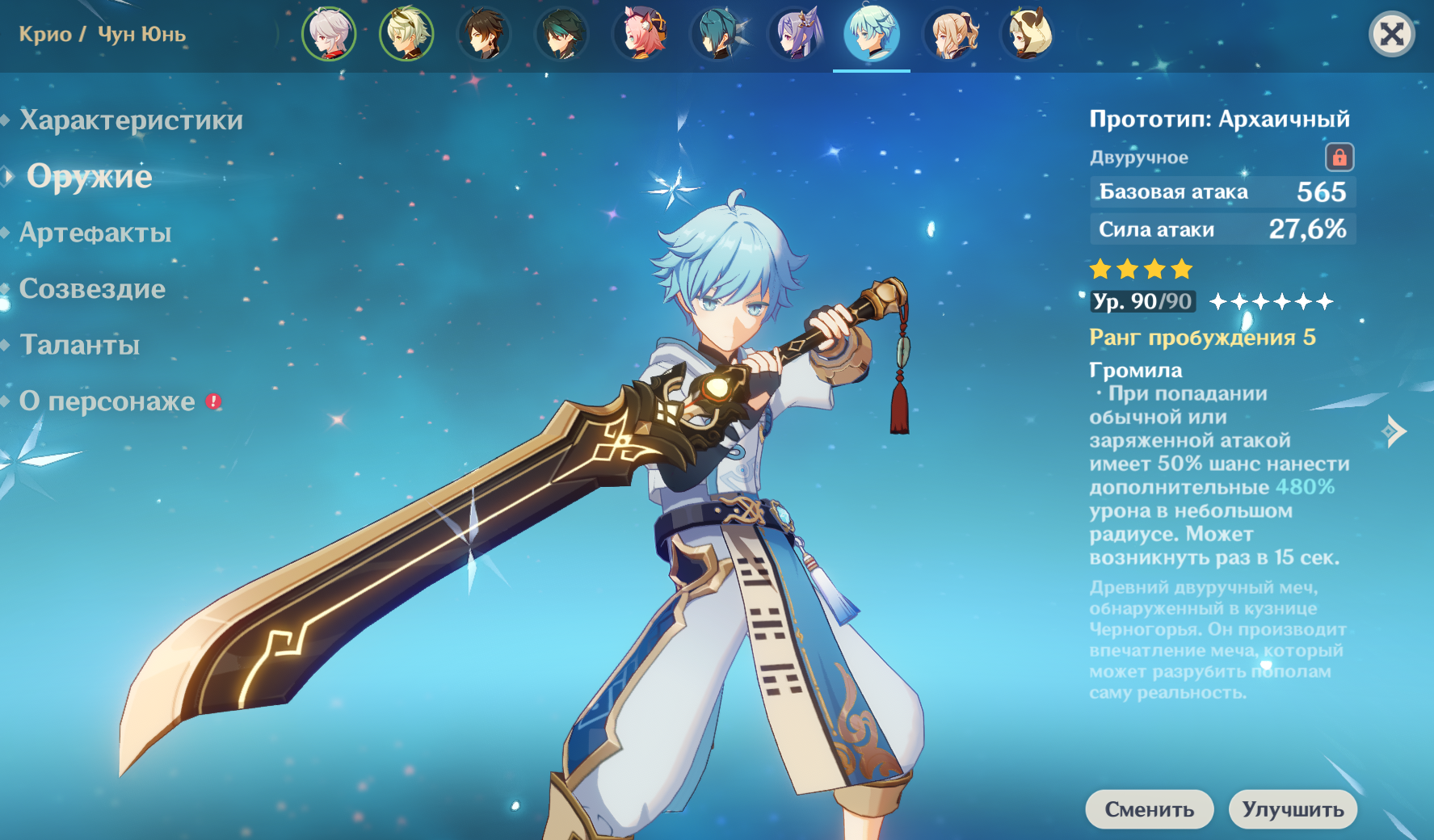Choose Sayu's hooded portrait
Image resolution: width=1434 pixels, height=840 pixels.
pyautogui.click(x=1028, y=35)
